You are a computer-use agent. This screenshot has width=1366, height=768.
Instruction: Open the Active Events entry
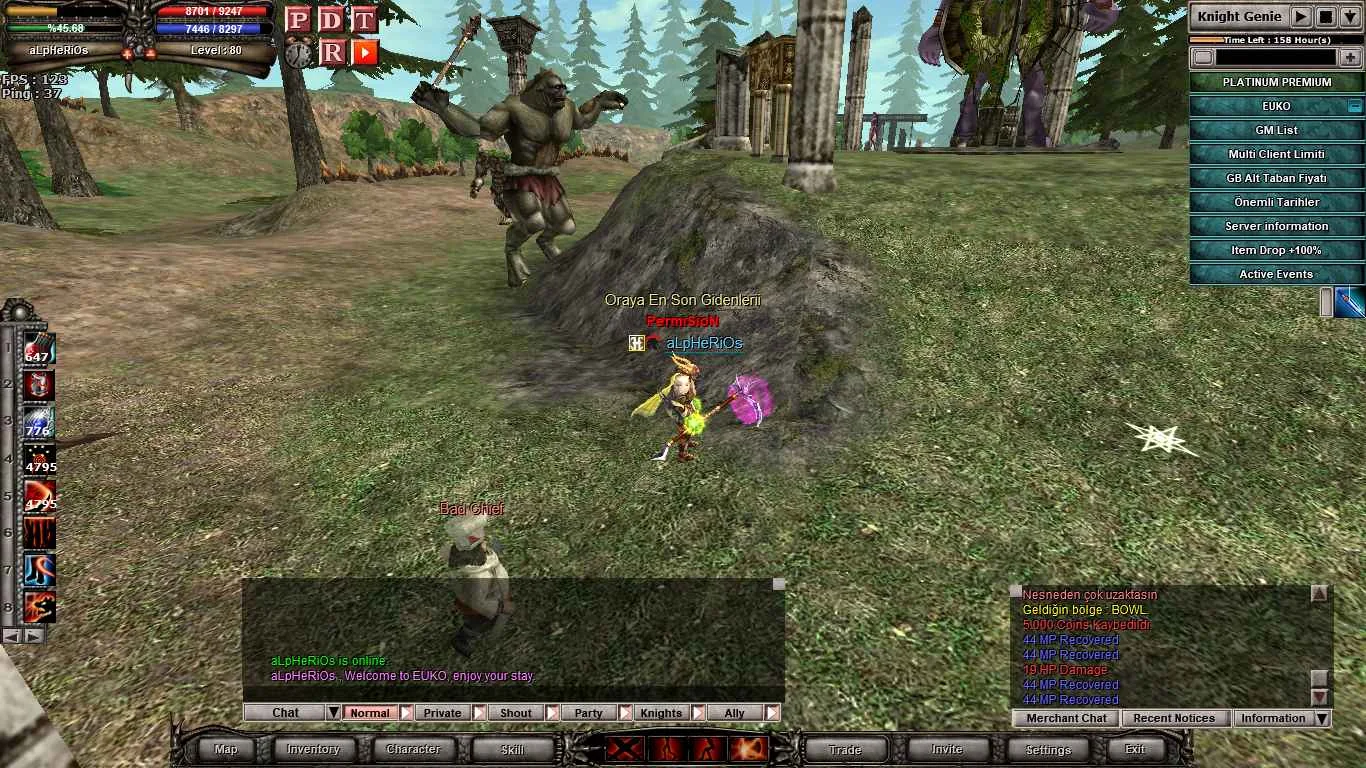[x=1276, y=274]
